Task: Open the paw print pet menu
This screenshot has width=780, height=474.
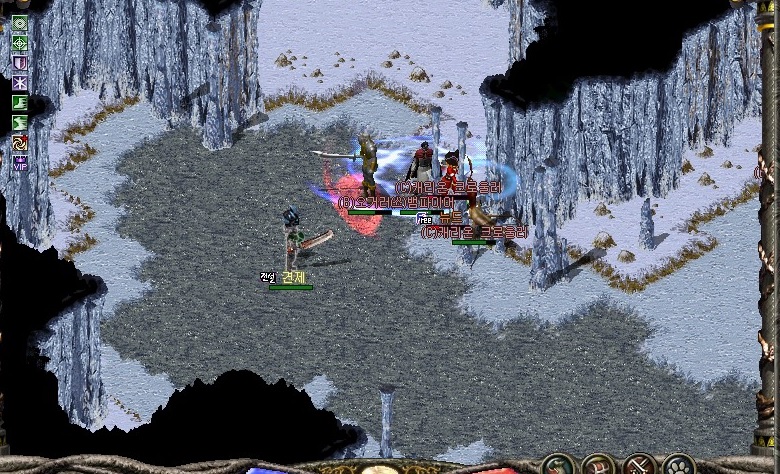Action: tap(679, 465)
